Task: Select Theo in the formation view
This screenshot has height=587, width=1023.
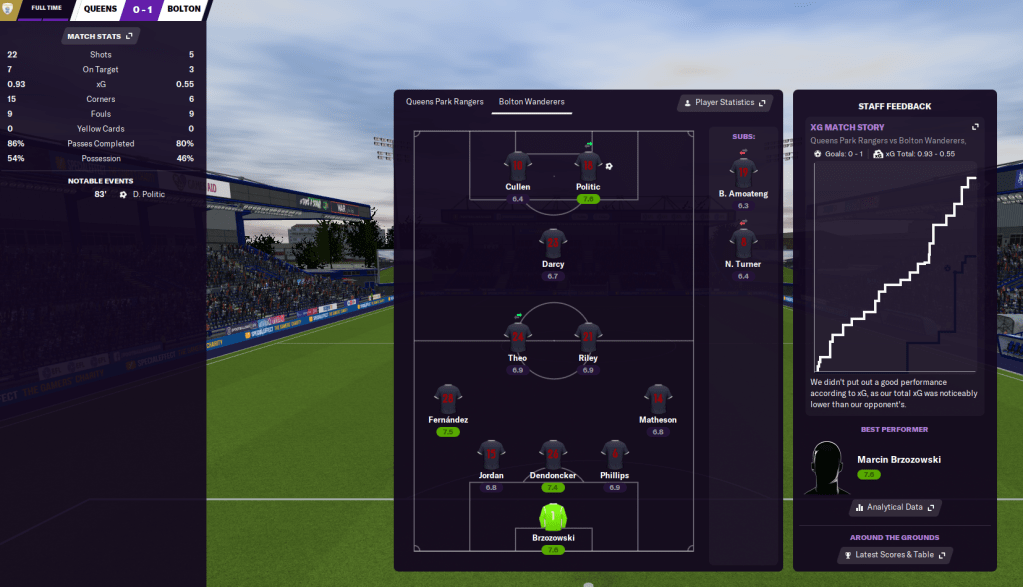Action: tap(518, 337)
